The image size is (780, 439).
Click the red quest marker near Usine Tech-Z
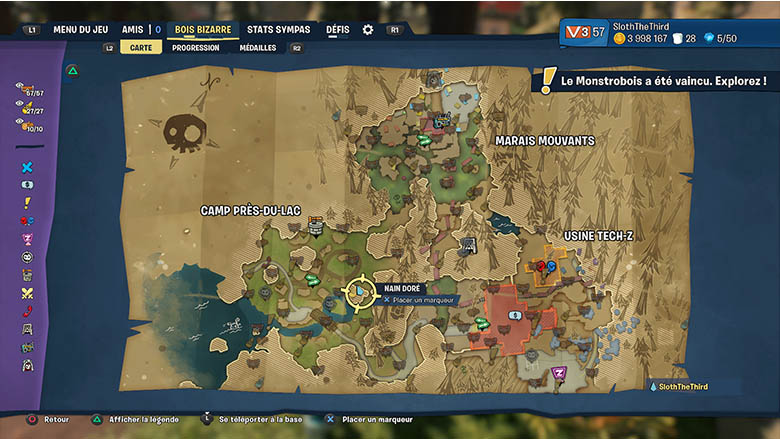point(540,266)
